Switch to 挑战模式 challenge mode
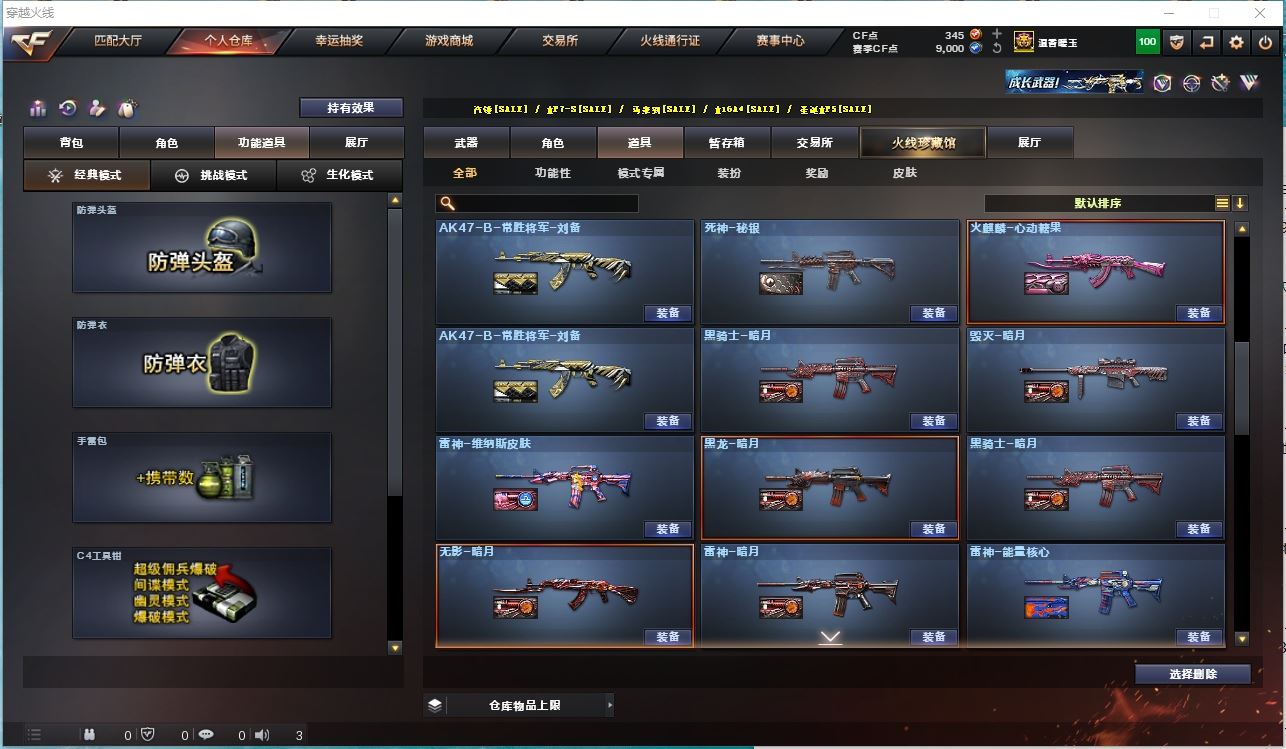The height and width of the screenshot is (749, 1286). click(x=212, y=175)
